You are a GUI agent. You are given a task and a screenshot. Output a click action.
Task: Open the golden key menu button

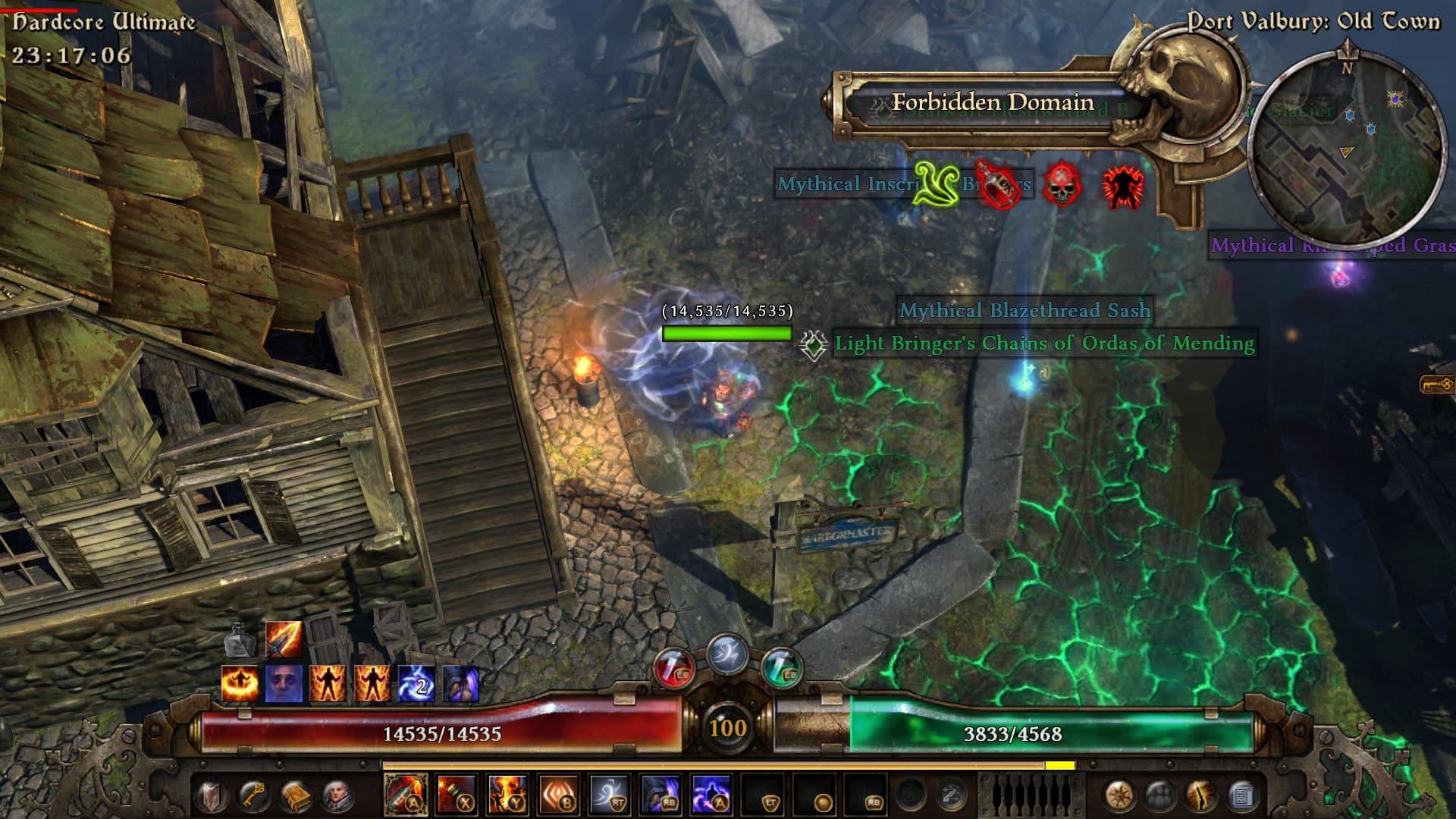tap(253, 795)
